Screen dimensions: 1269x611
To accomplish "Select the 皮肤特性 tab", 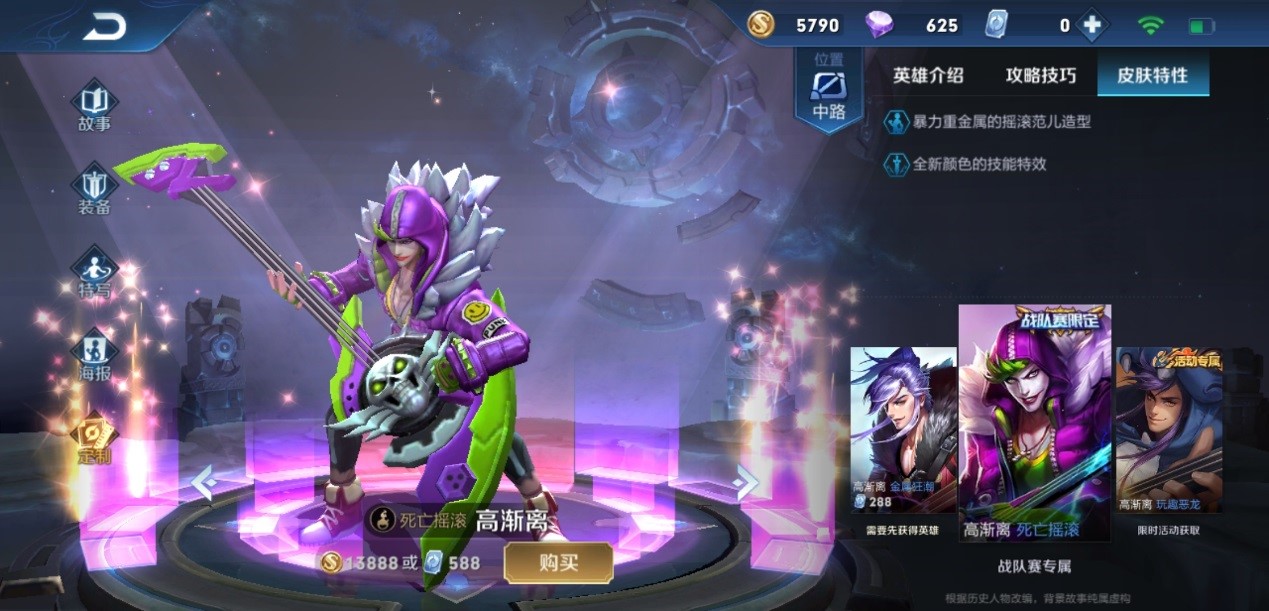I will [1152, 75].
